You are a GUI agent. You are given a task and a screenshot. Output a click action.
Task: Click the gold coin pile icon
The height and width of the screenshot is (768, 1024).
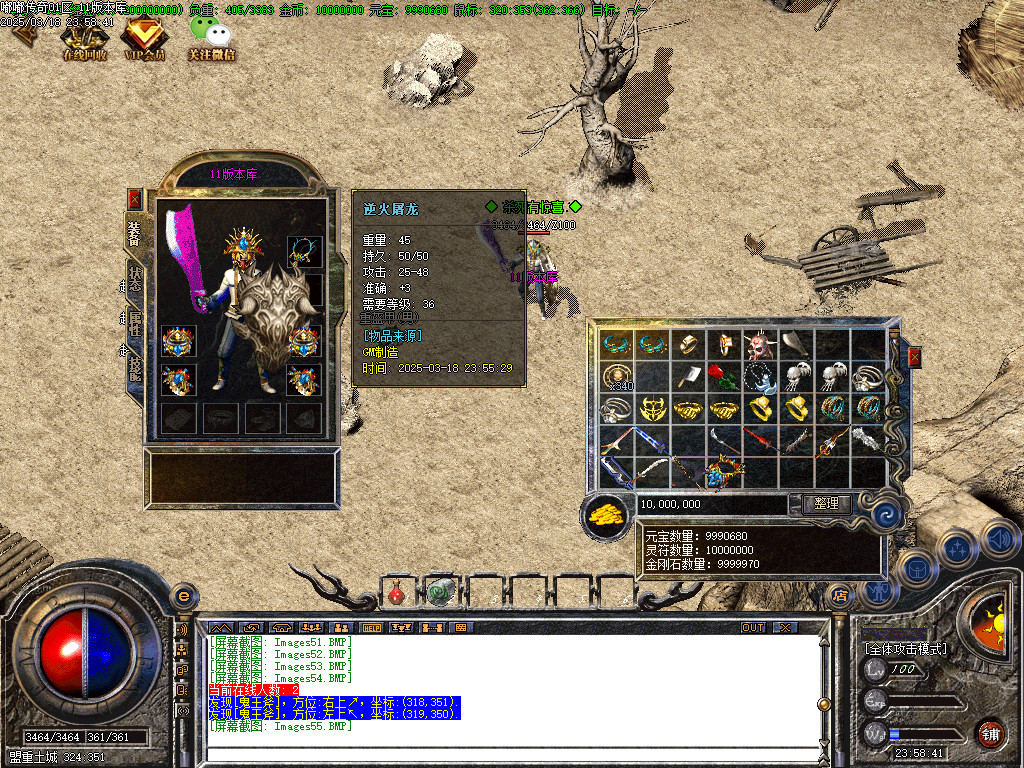[605, 514]
